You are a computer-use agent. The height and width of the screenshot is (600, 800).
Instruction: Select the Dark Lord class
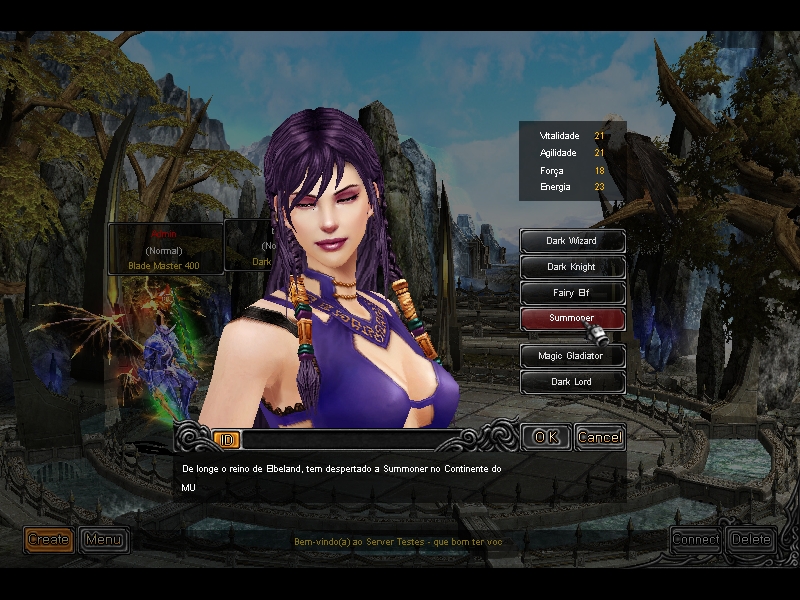[x=572, y=381]
